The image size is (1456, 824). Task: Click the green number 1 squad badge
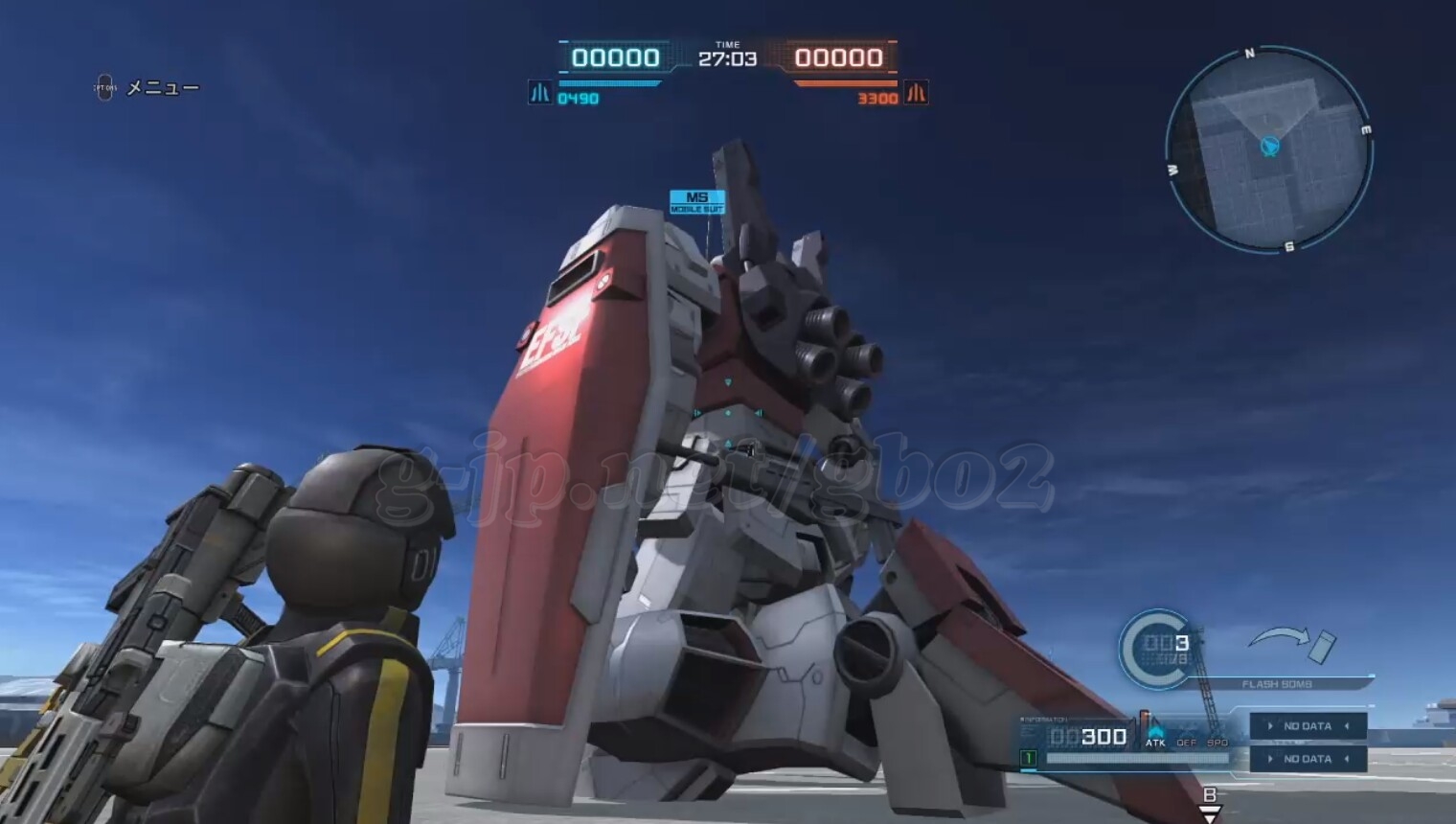[x=1028, y=759]
